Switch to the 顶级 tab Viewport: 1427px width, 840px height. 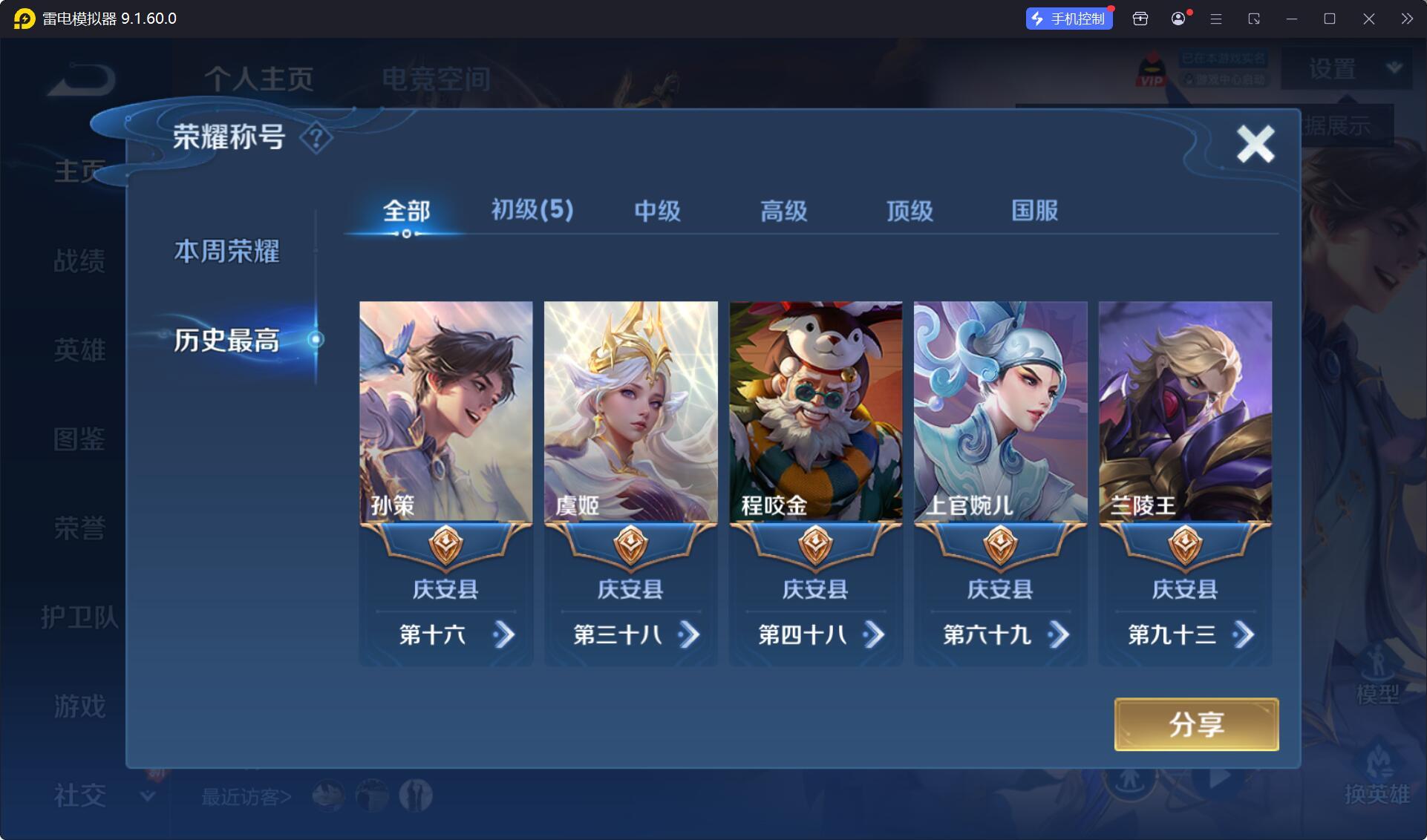pyautogui.click(x=910, y=211)
